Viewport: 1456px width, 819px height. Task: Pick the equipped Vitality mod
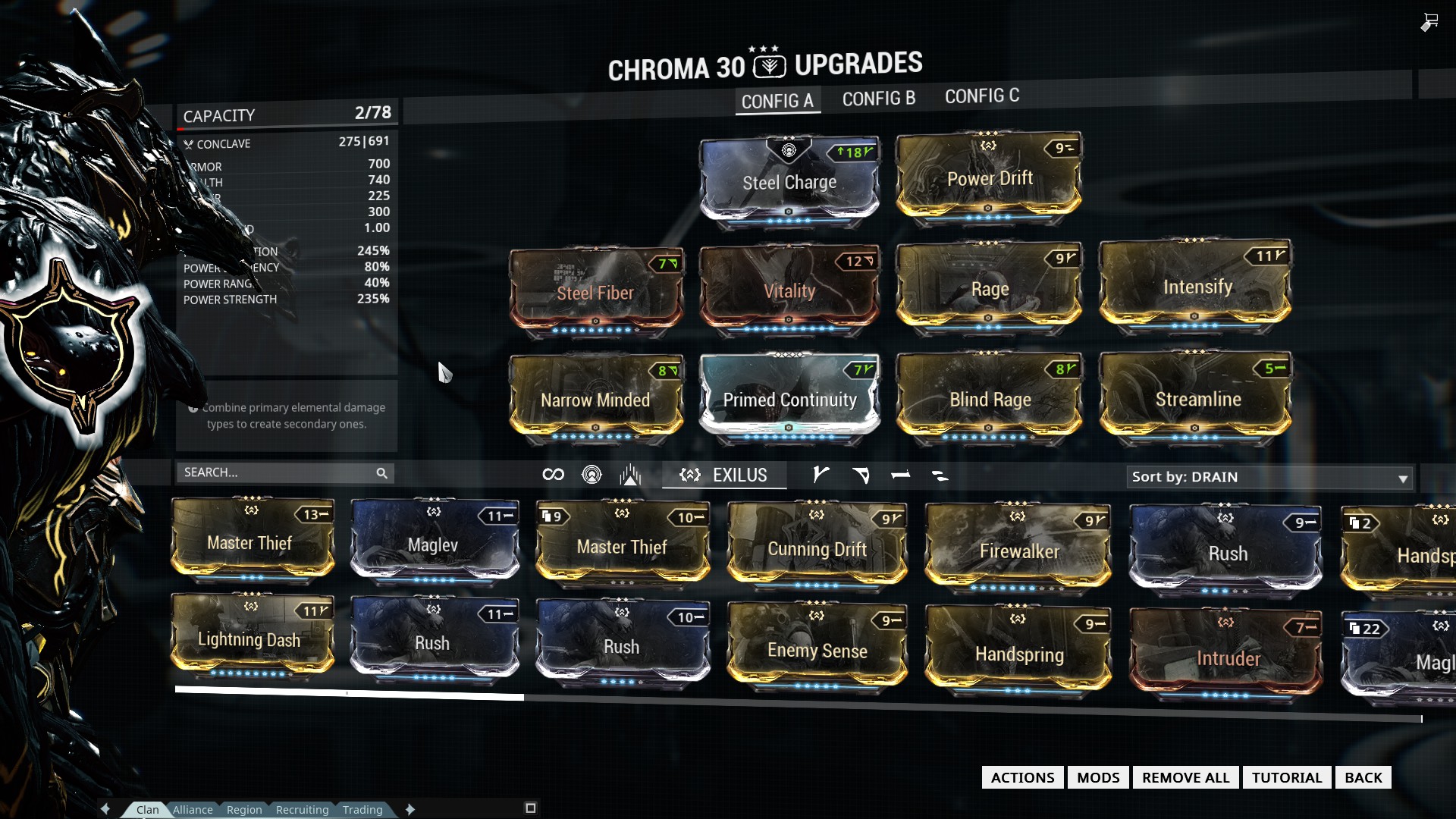[x=789, y=290]
